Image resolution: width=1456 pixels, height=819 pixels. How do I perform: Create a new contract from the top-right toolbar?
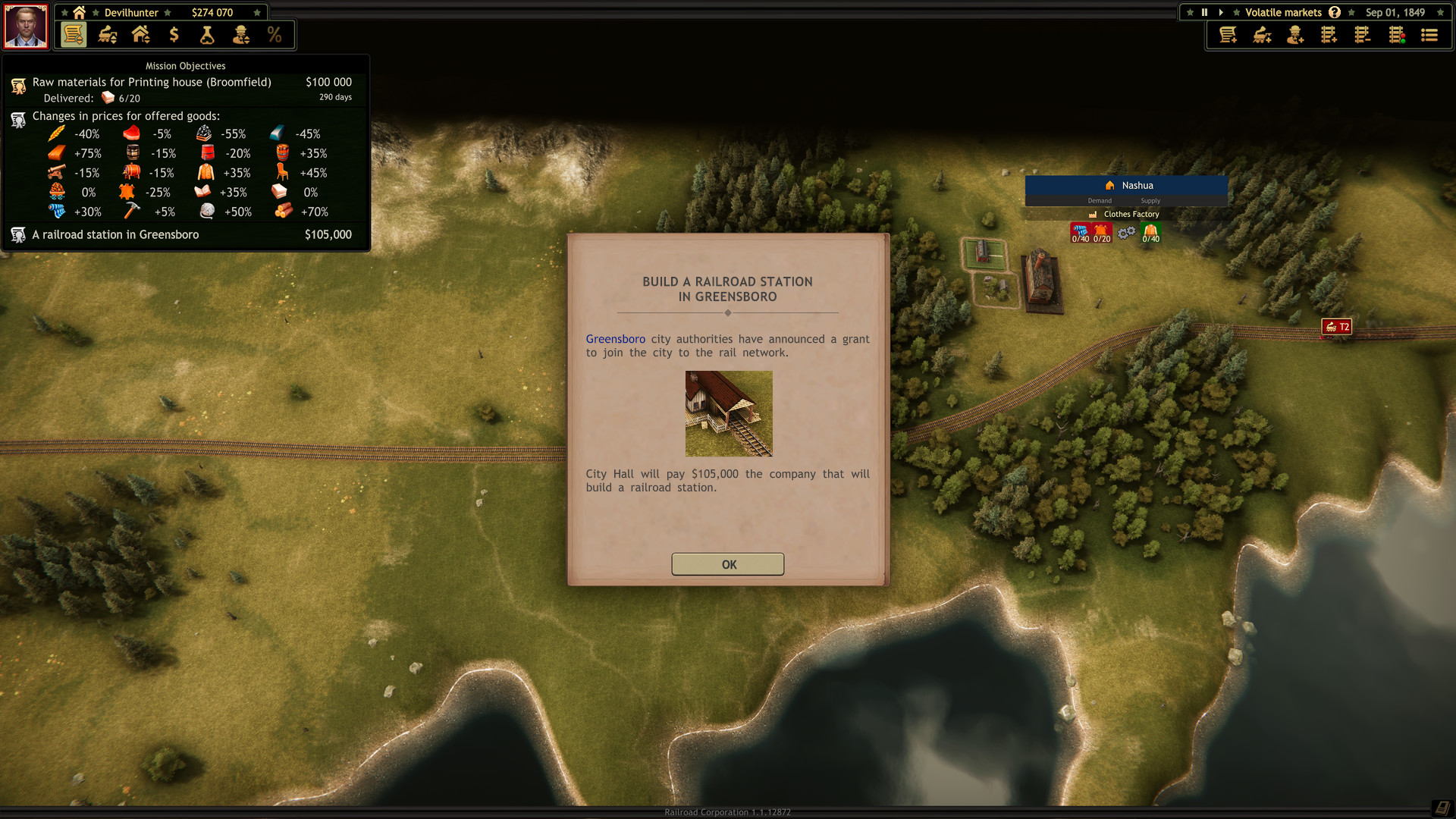tap(1227, 35)
